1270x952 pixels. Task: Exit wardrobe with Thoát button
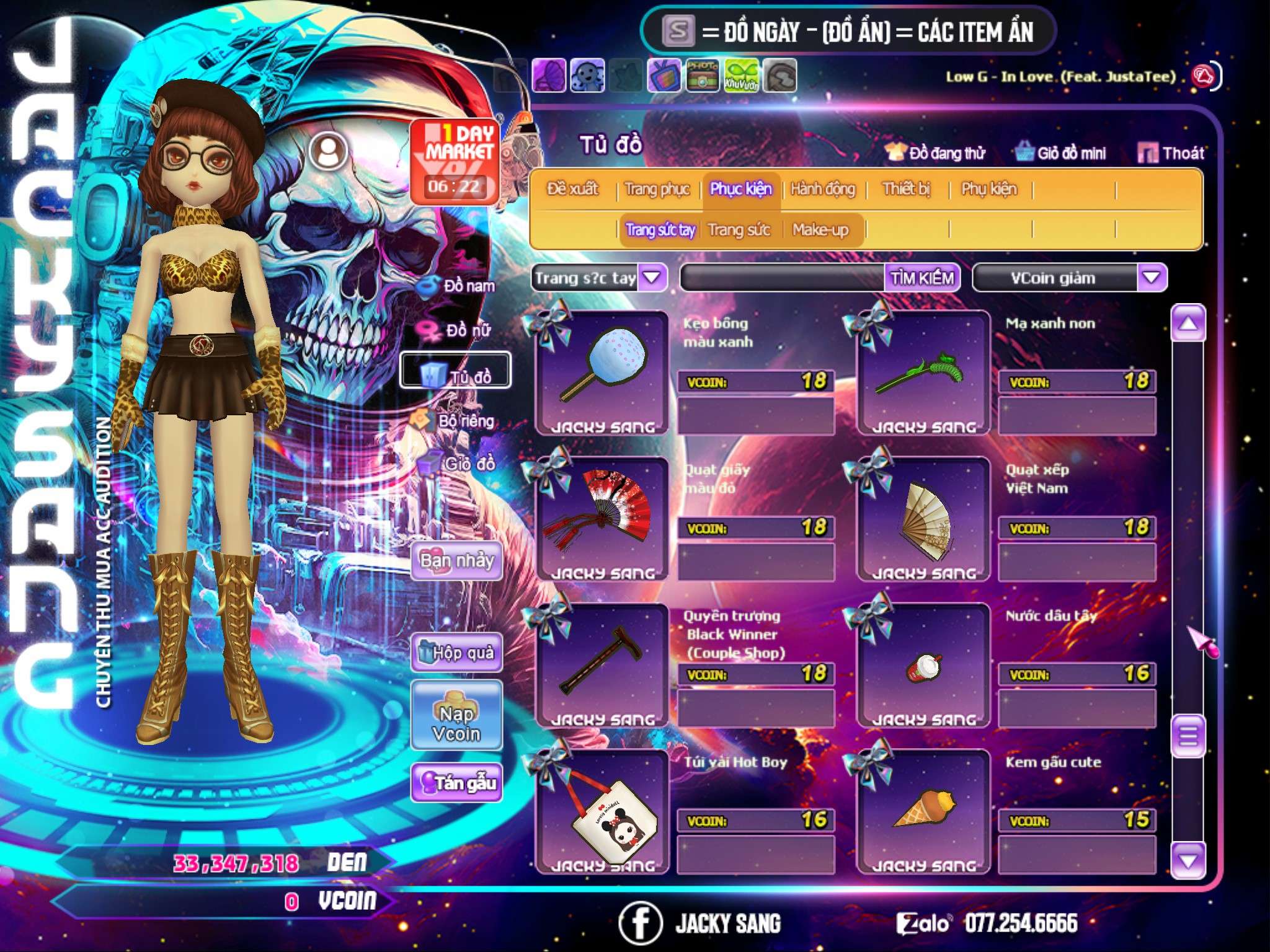pos(1171,153)
